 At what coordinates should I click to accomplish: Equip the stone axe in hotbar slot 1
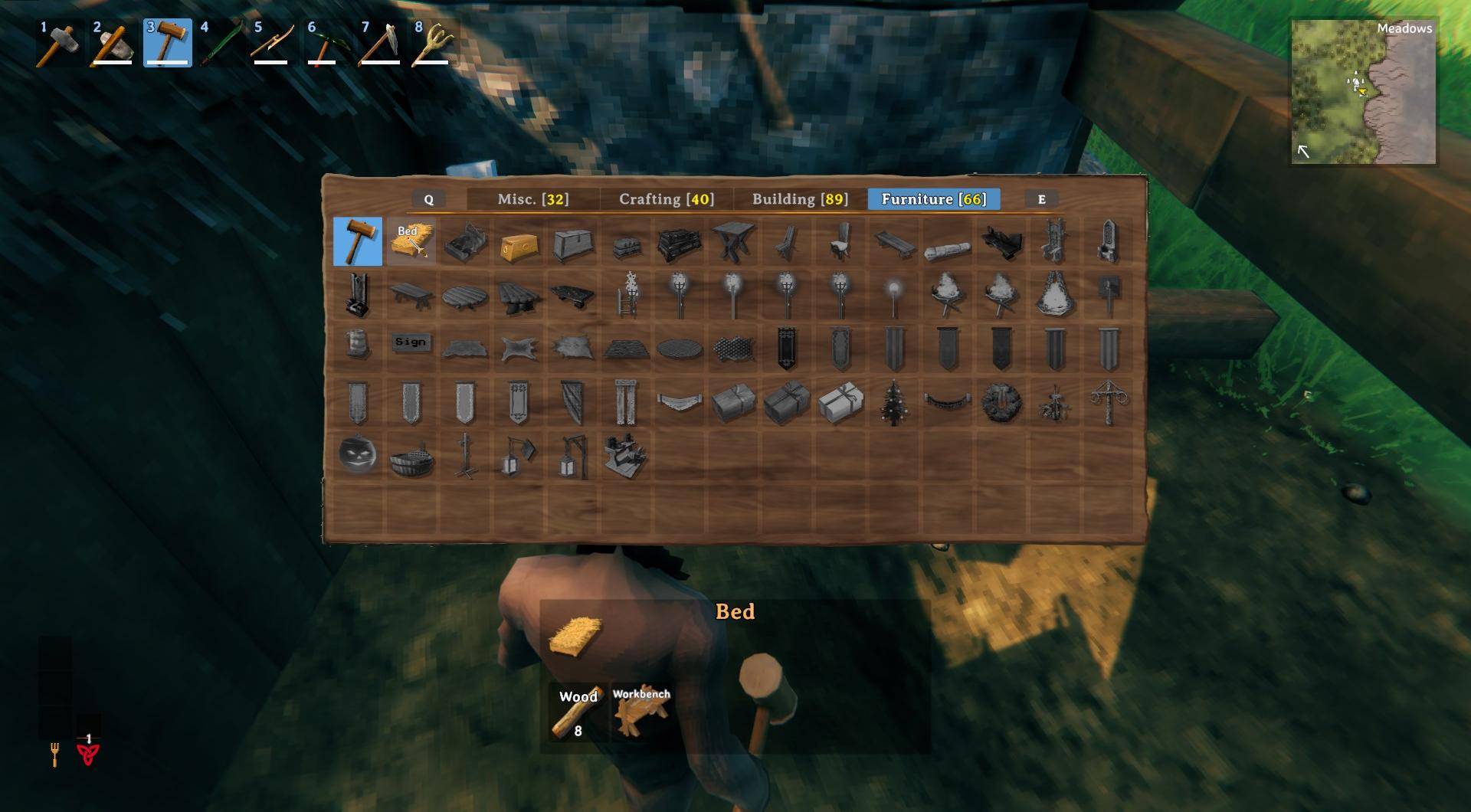(60, 43)
